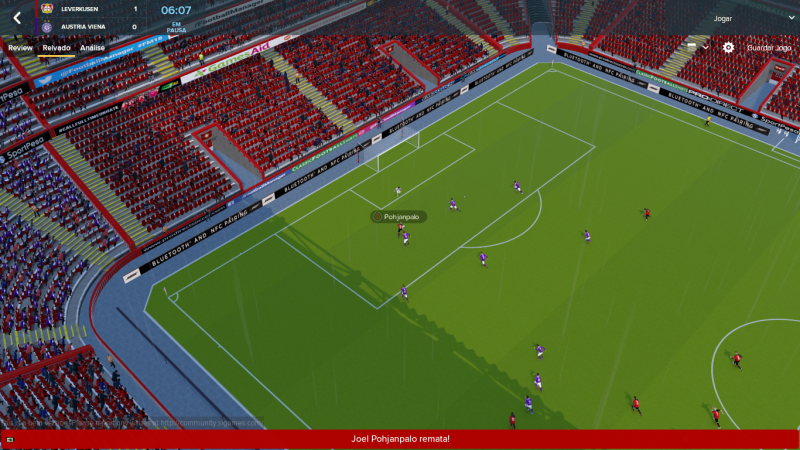Open the Análise tab

coord(93,47)
